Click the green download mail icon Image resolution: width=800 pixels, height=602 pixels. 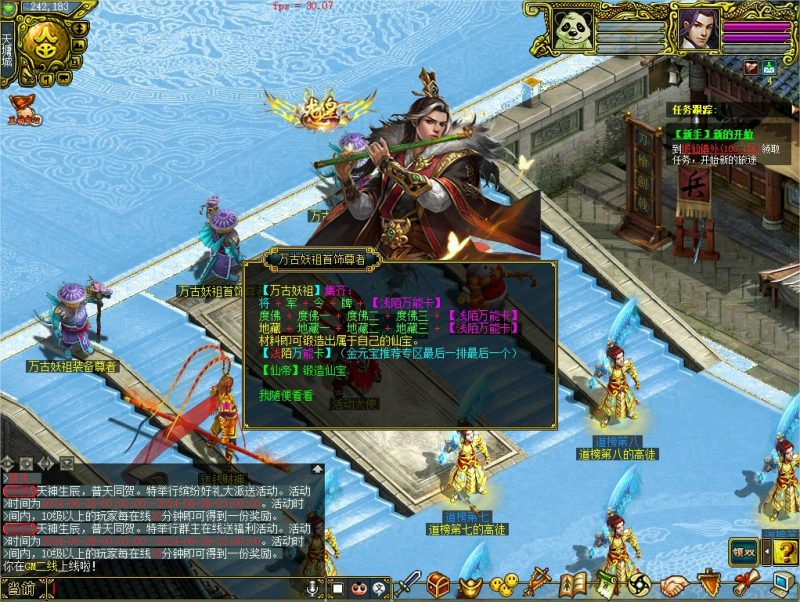pyautogui.click(x=769, y=67)
